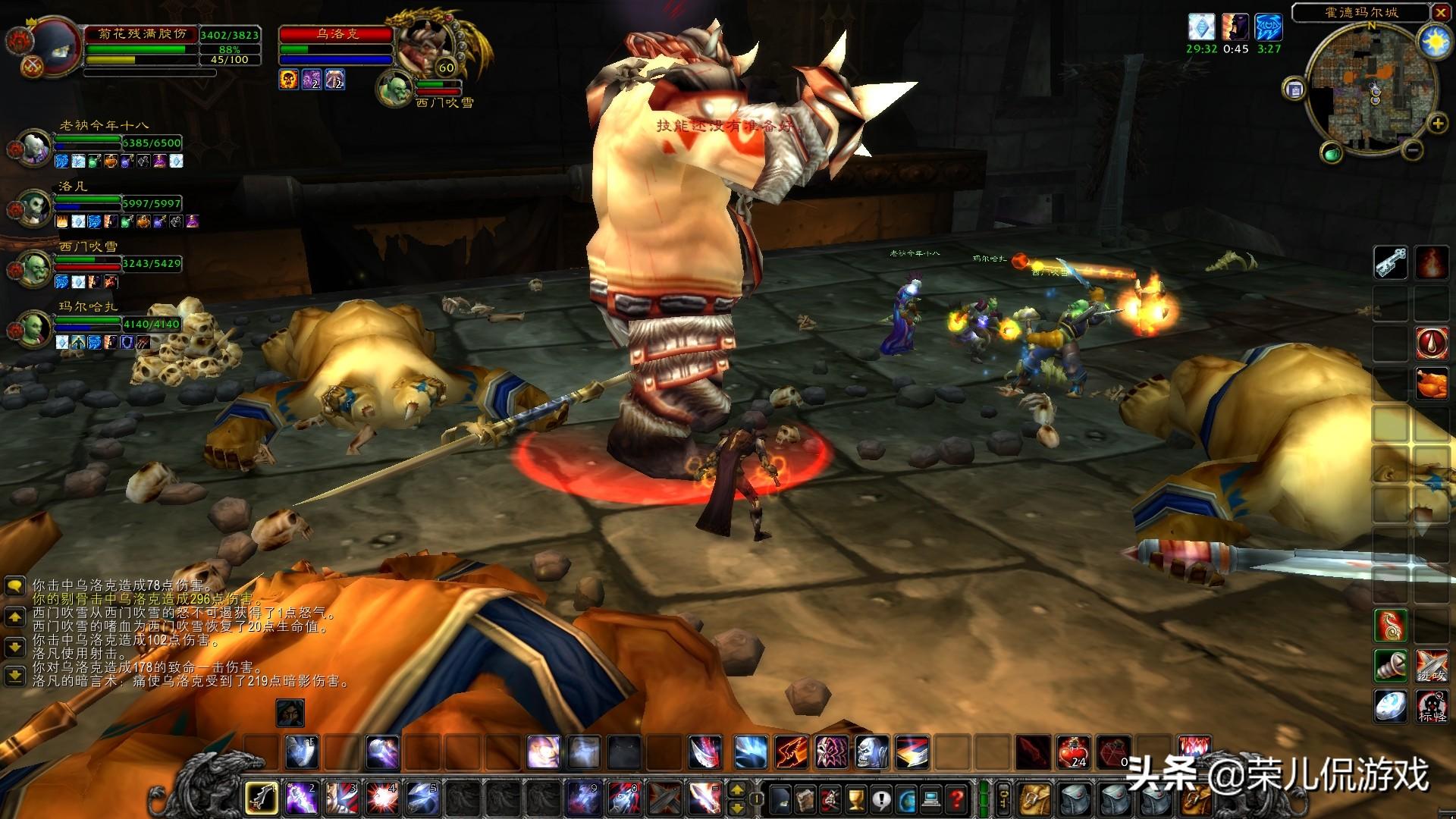Screen dimensions: 1456x819
Task: Activate the 进攻 attack macro button
Action: 1432,667
